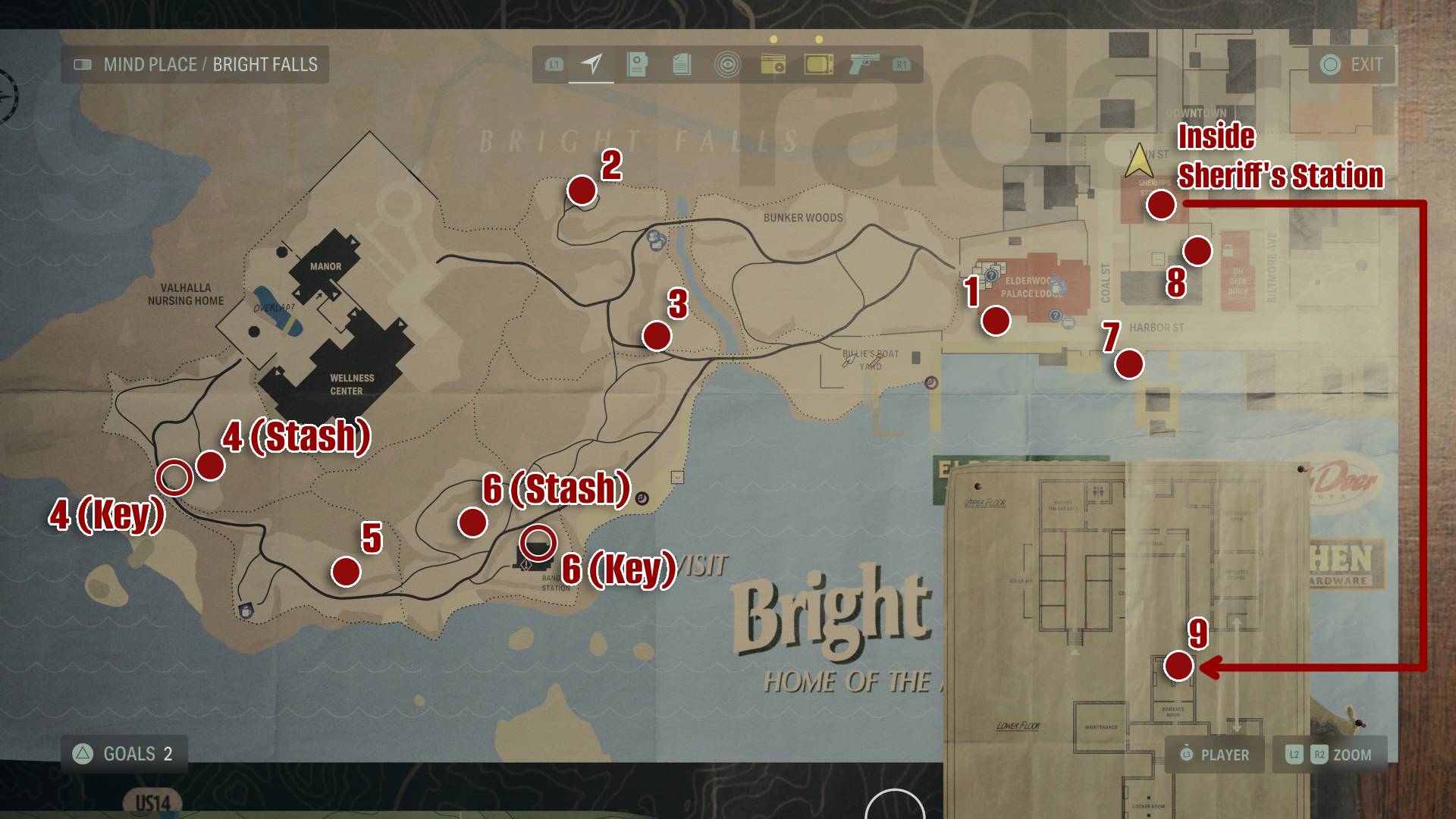
Task: Select the 6 (Stash) map marker
Action: pos(472,522)
